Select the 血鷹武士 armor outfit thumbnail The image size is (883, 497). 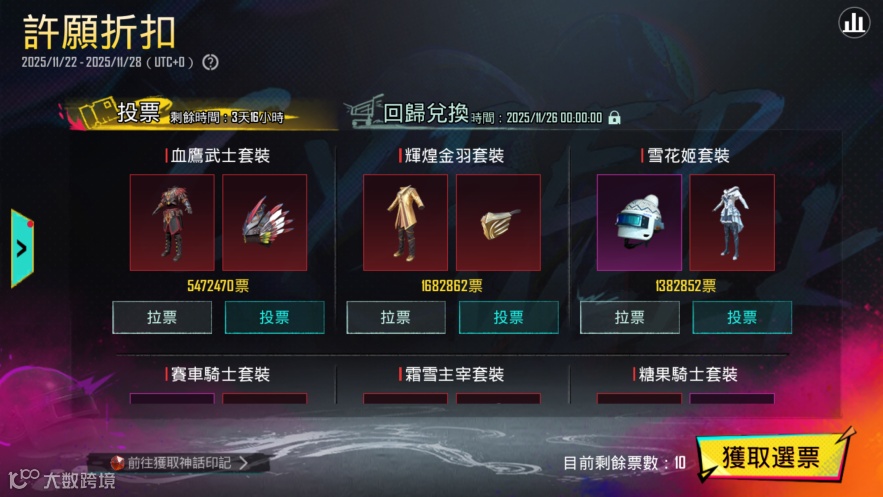pyautogui.click(x=172, y=222)
